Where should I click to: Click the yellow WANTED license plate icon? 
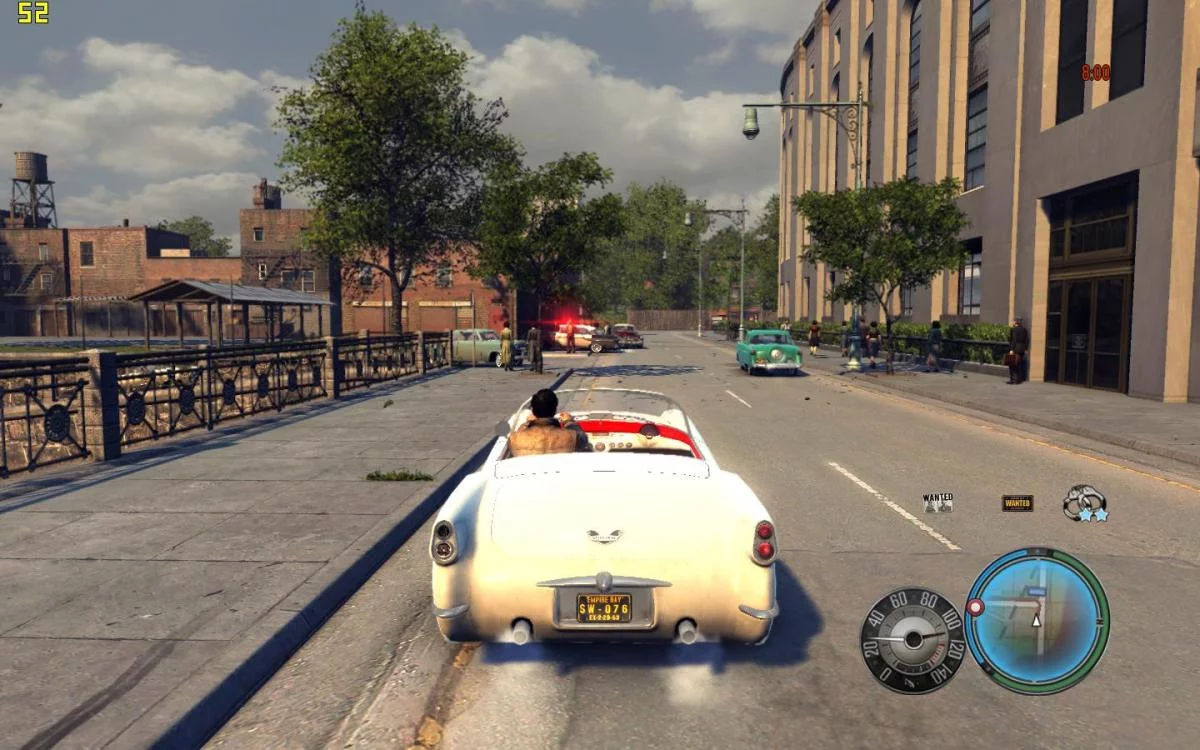1017,503
